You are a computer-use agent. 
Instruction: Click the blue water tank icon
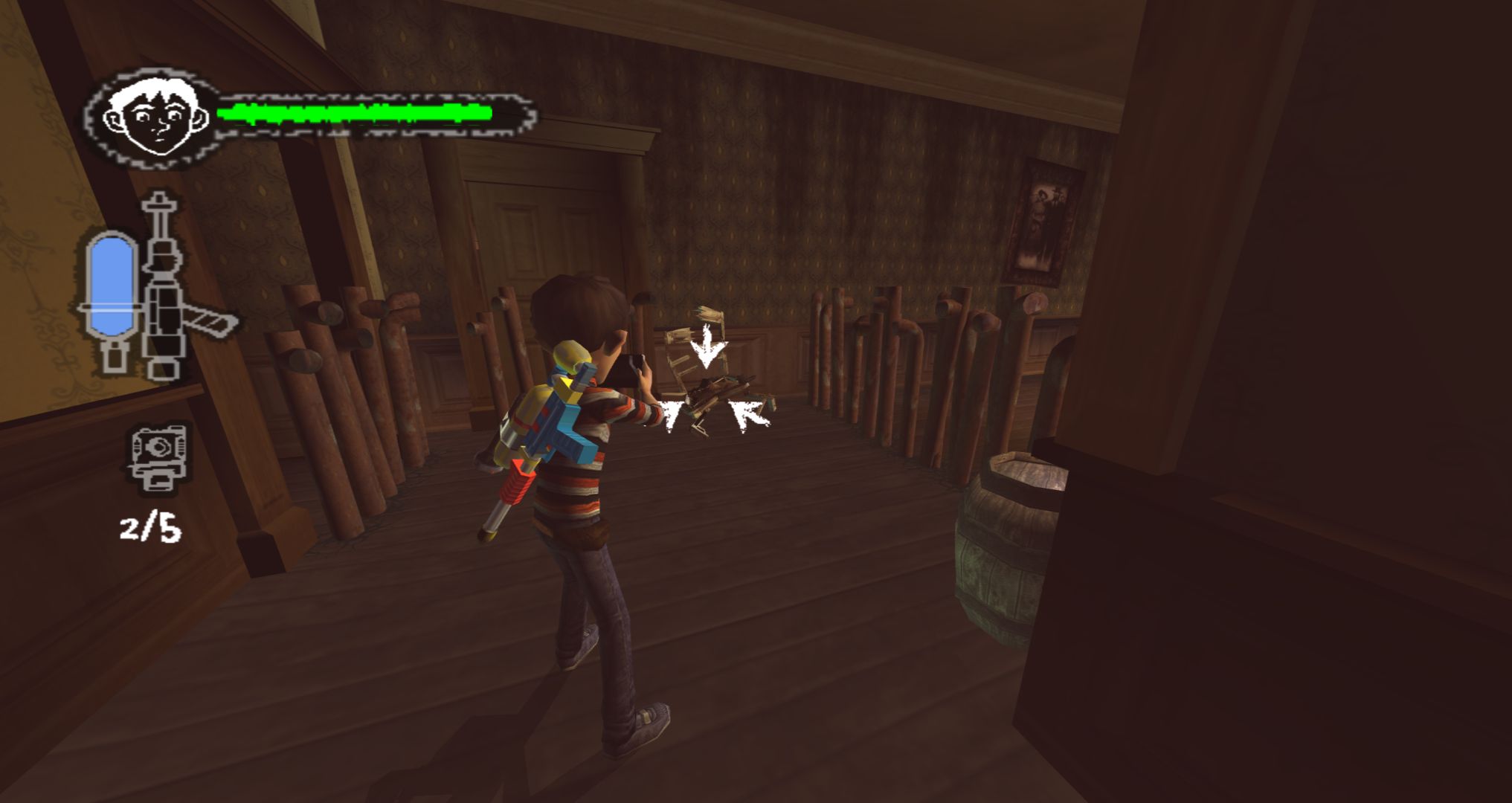pos(112,286)
